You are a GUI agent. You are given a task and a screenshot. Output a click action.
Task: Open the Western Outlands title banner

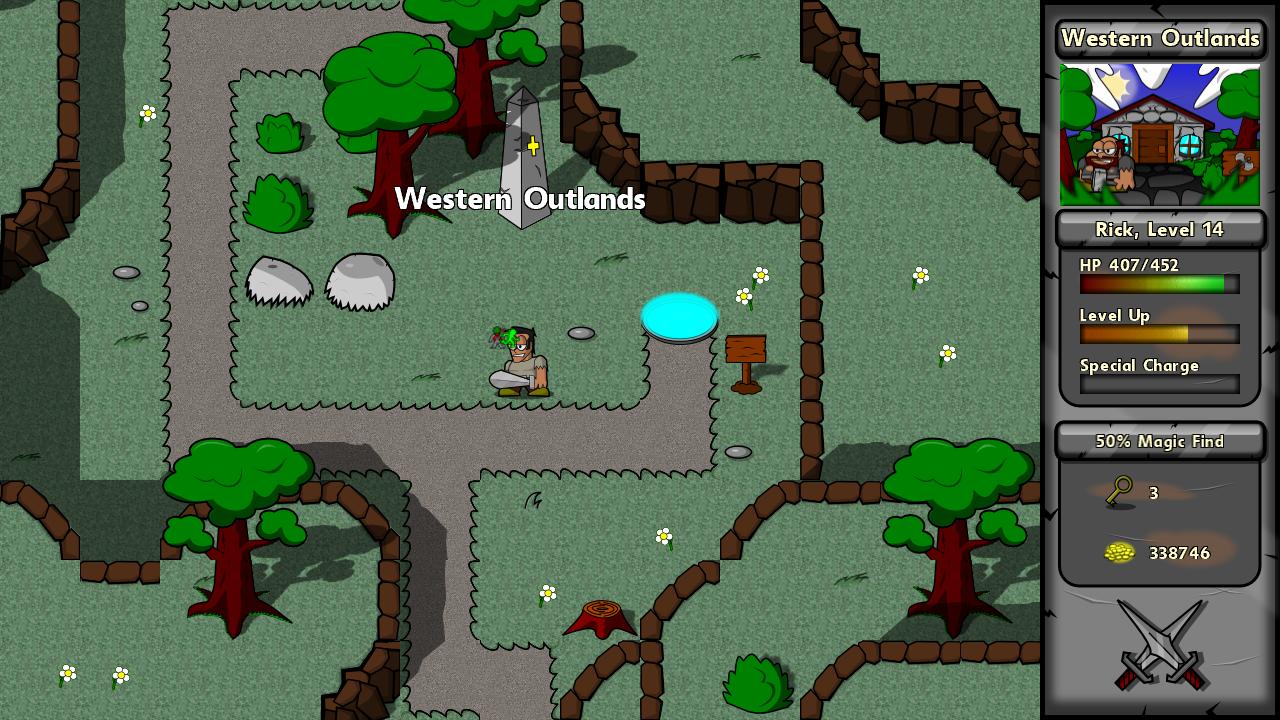(1160, 39)
